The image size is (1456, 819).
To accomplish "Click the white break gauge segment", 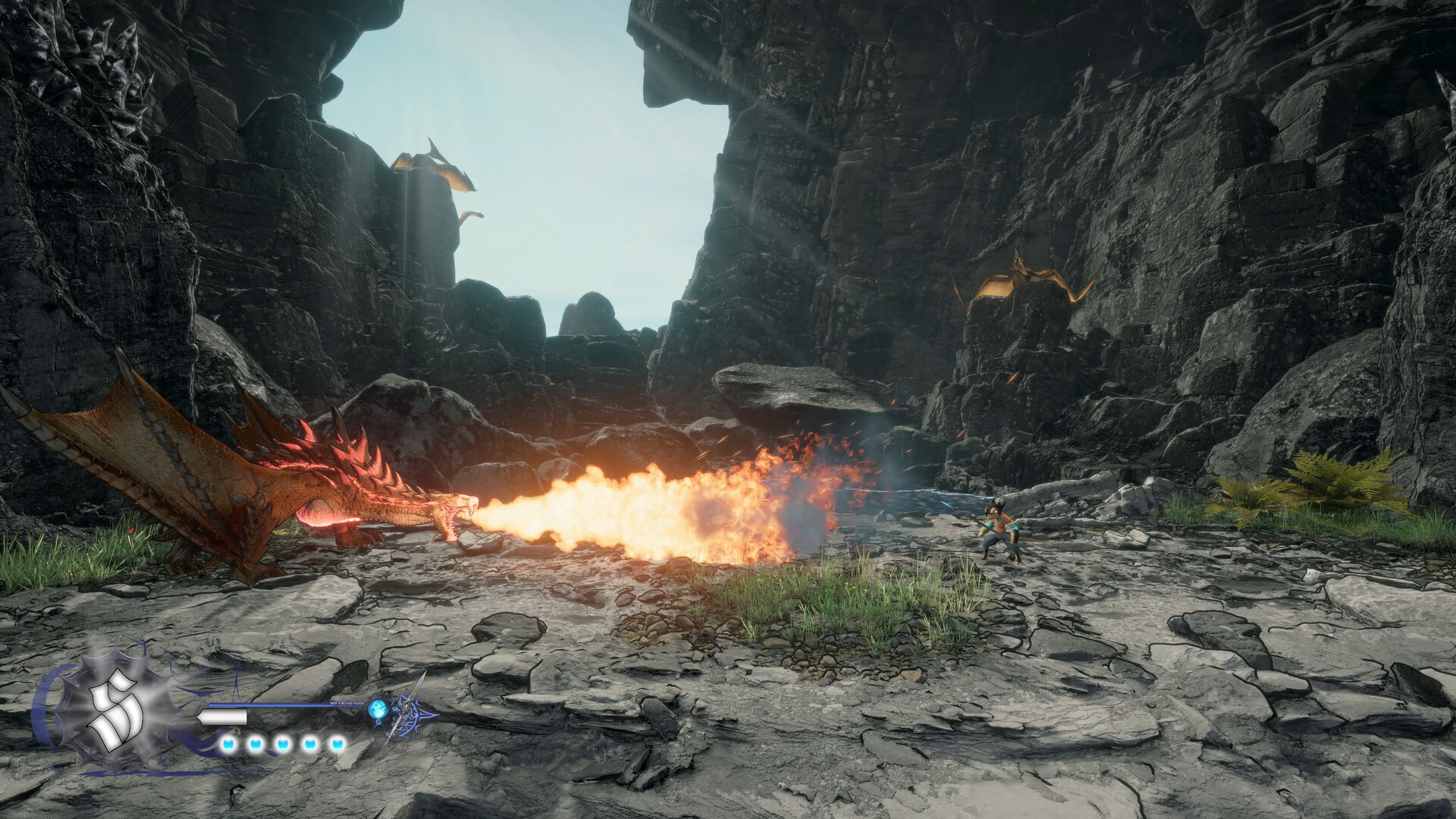I will coord(223,716).
